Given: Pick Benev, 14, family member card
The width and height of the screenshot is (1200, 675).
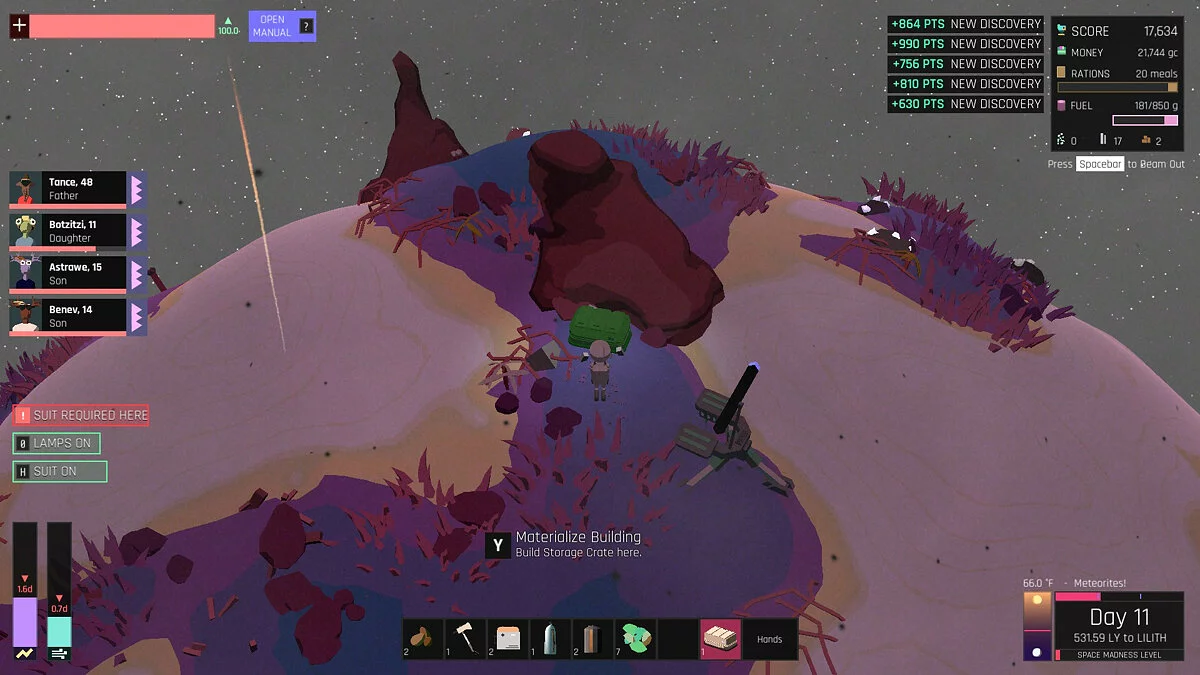Looking at the screenshot, I should coord(69,316).
